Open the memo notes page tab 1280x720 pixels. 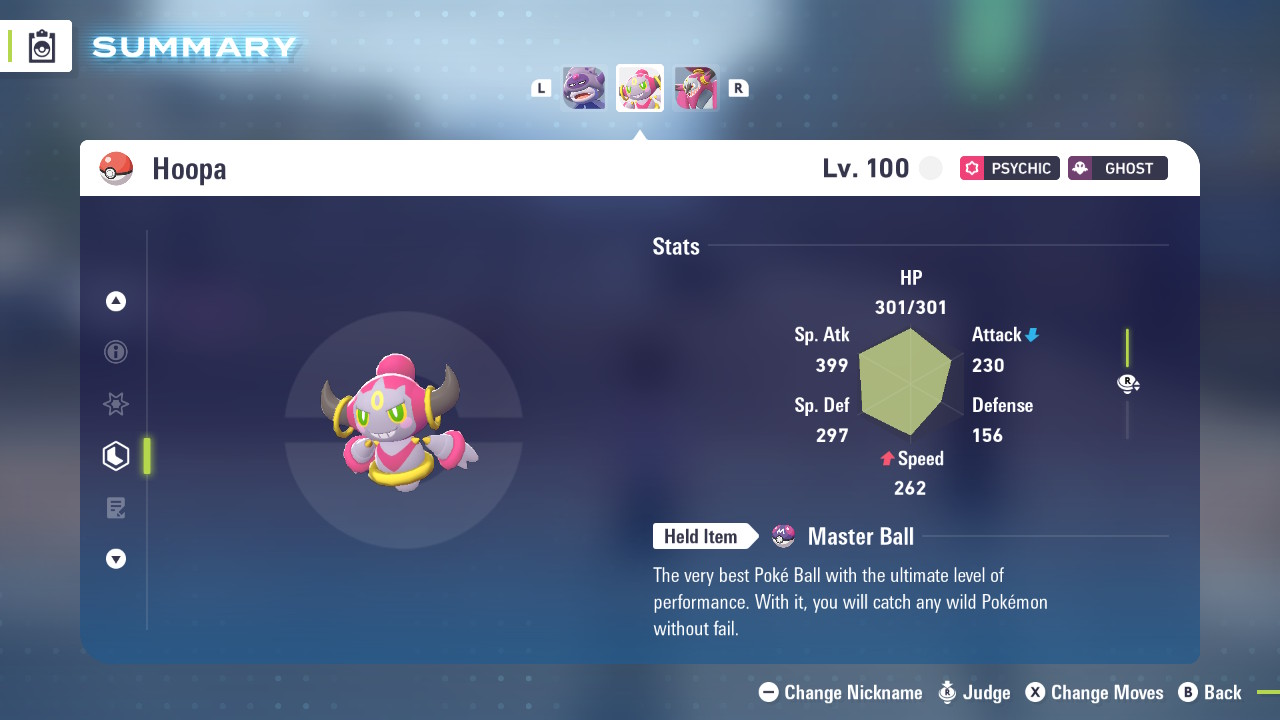[116, 508]
